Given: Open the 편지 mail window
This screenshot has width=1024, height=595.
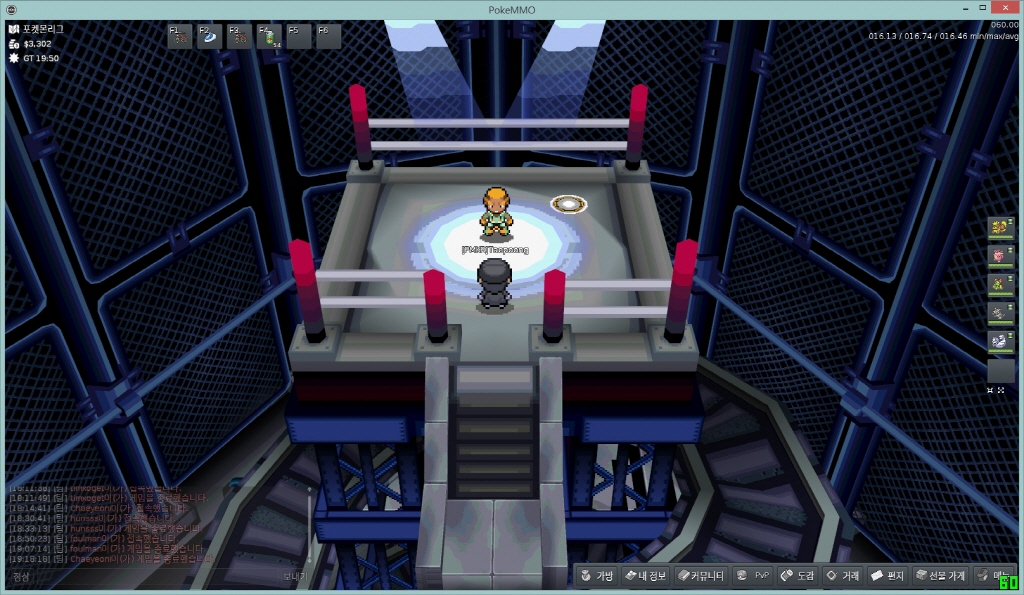Looking at the screenshot, I should (888, 576).
